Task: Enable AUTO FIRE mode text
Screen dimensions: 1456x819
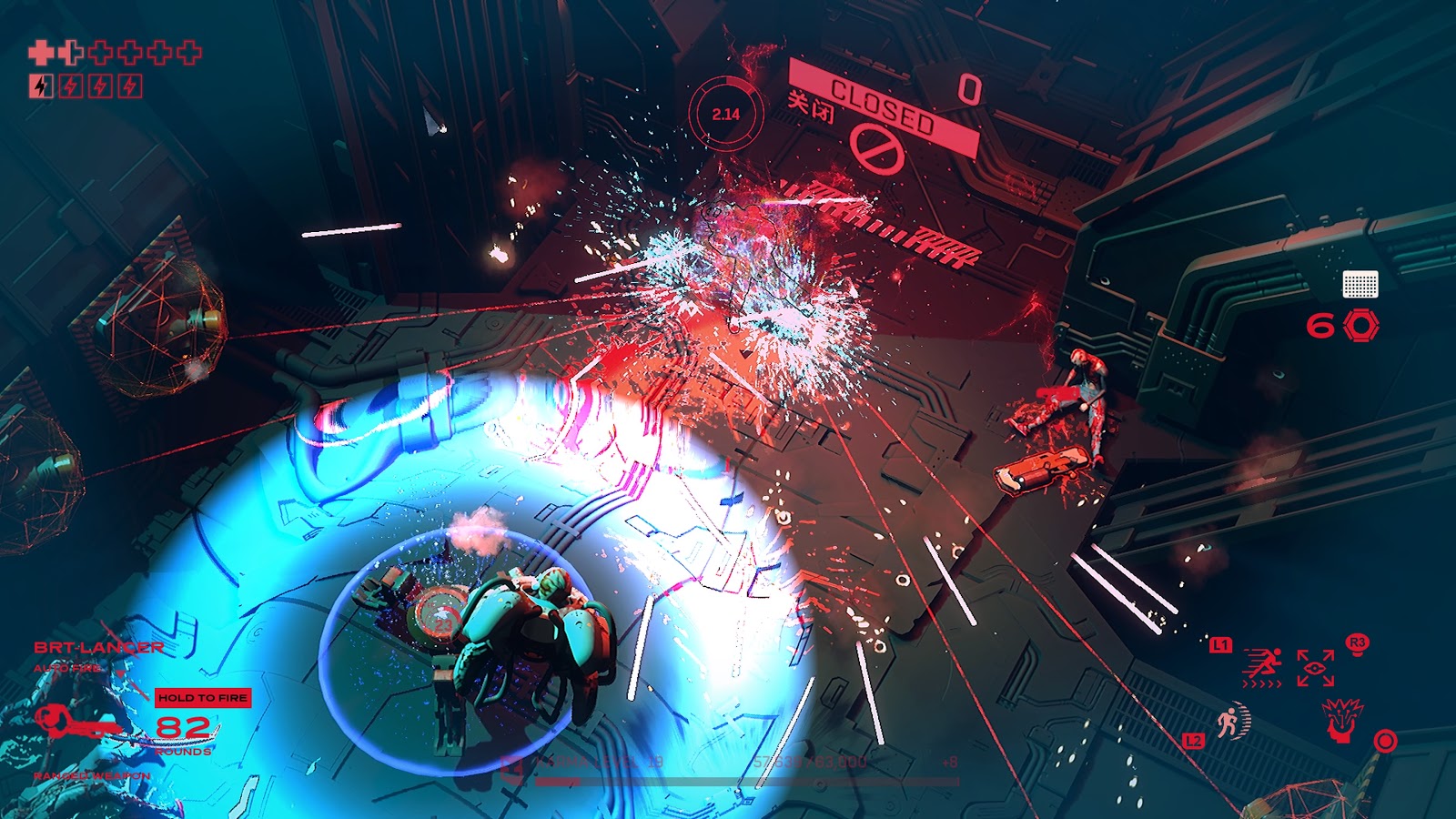Action: (66, 668)
